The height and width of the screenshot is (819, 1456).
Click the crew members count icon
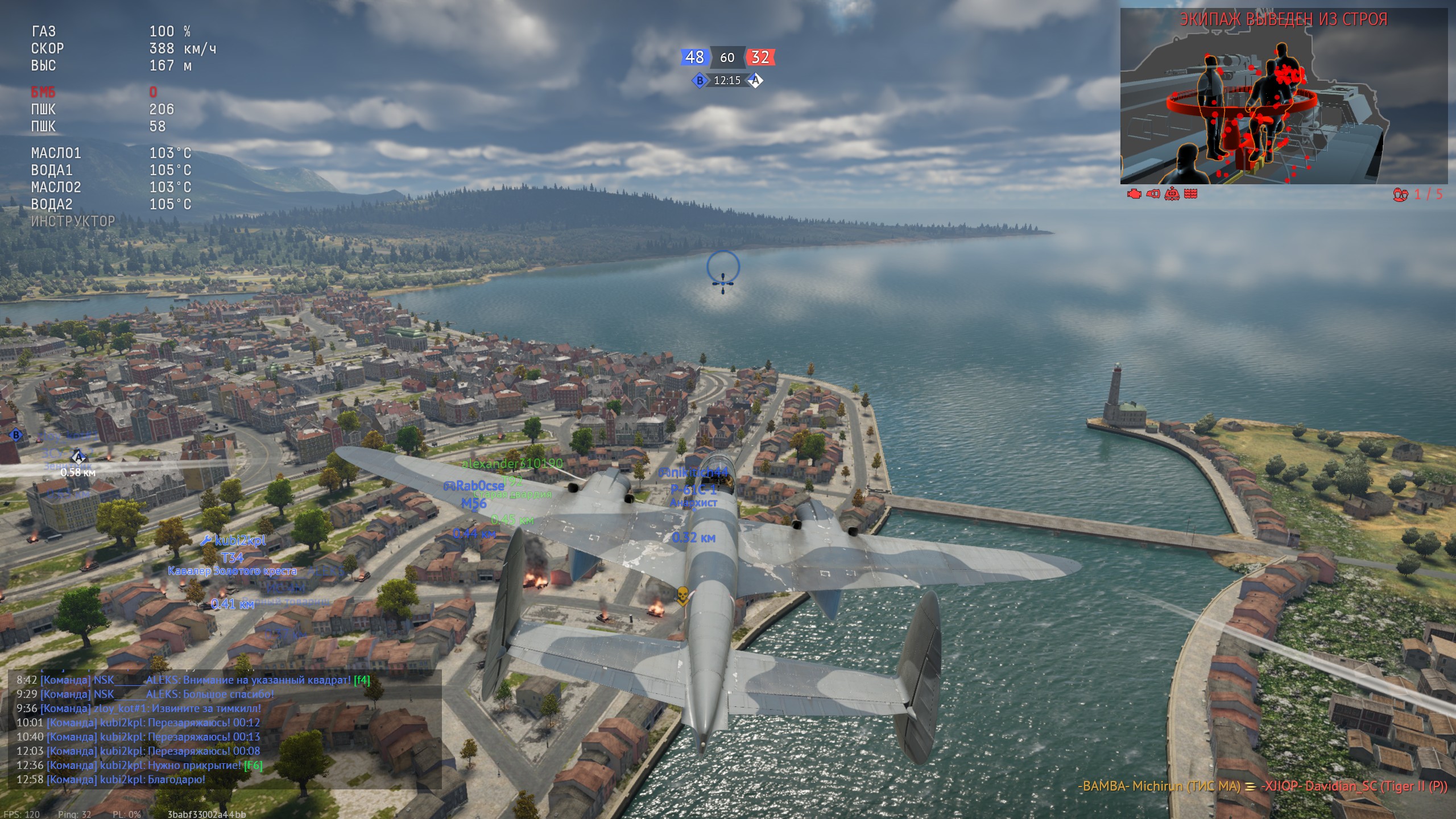tap(1400, 195)
